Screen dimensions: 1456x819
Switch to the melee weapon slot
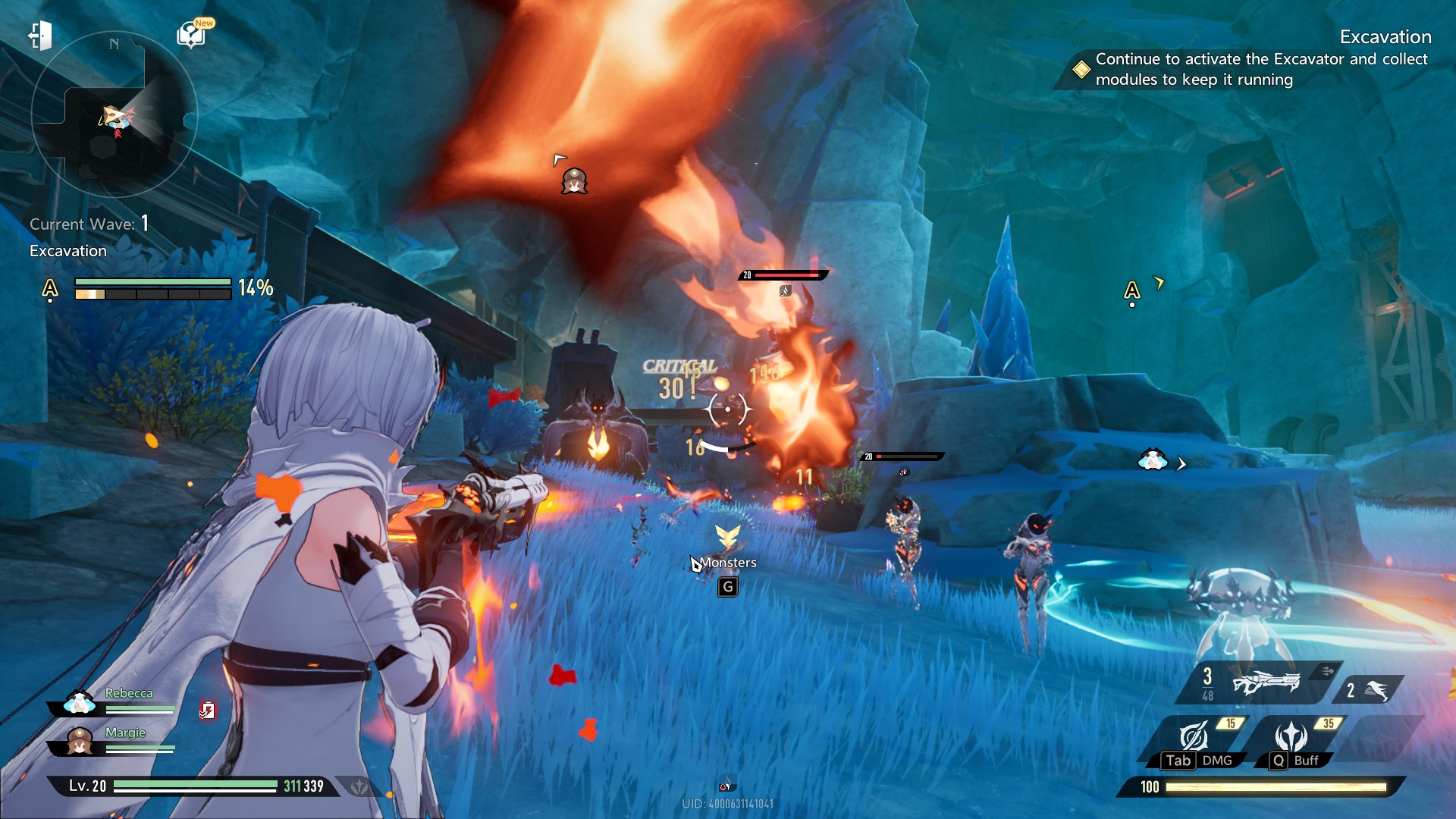(x=1374, y=690)
